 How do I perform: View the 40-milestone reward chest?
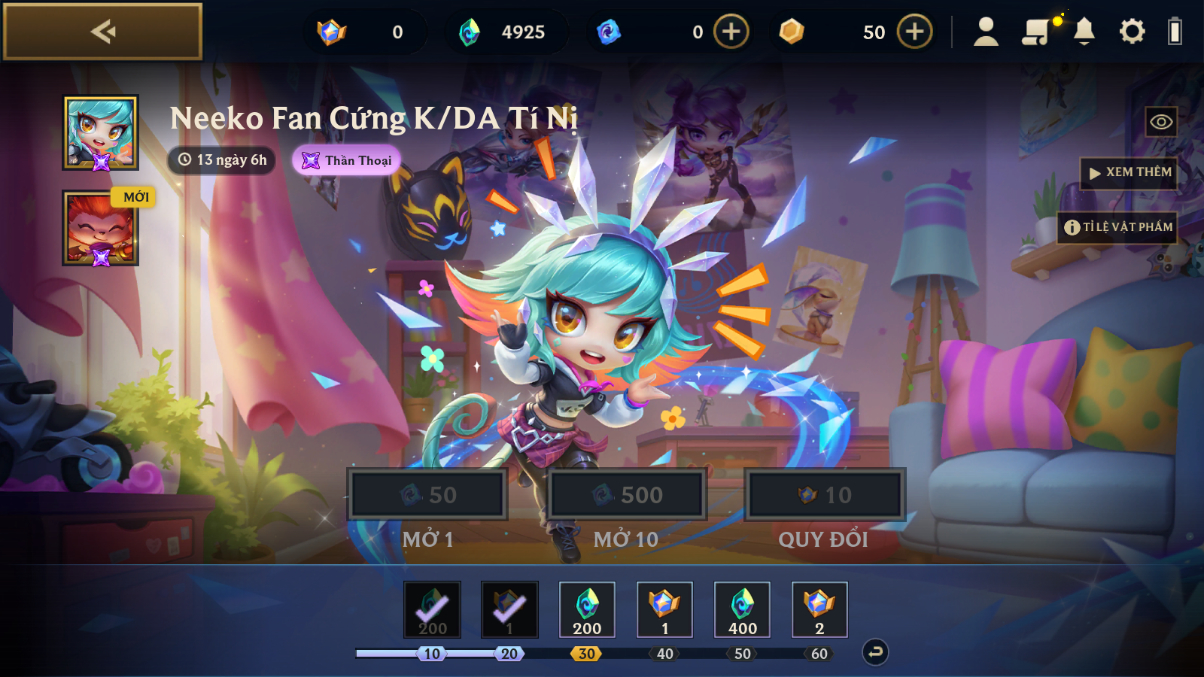665,610
